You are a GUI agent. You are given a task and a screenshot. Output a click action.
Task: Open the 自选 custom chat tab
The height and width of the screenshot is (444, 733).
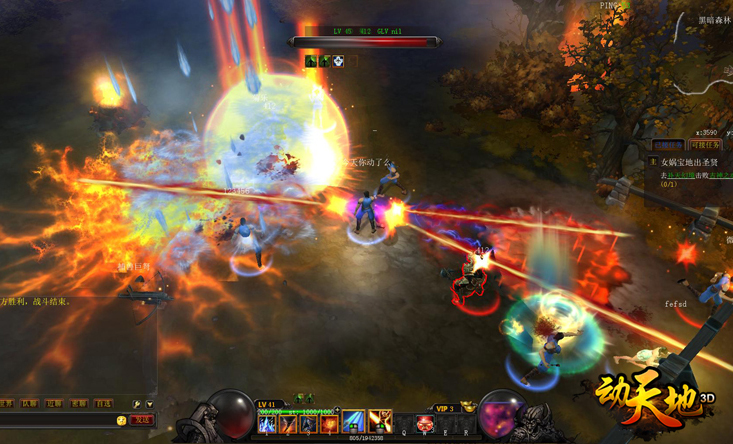click(x=103, y=404)
